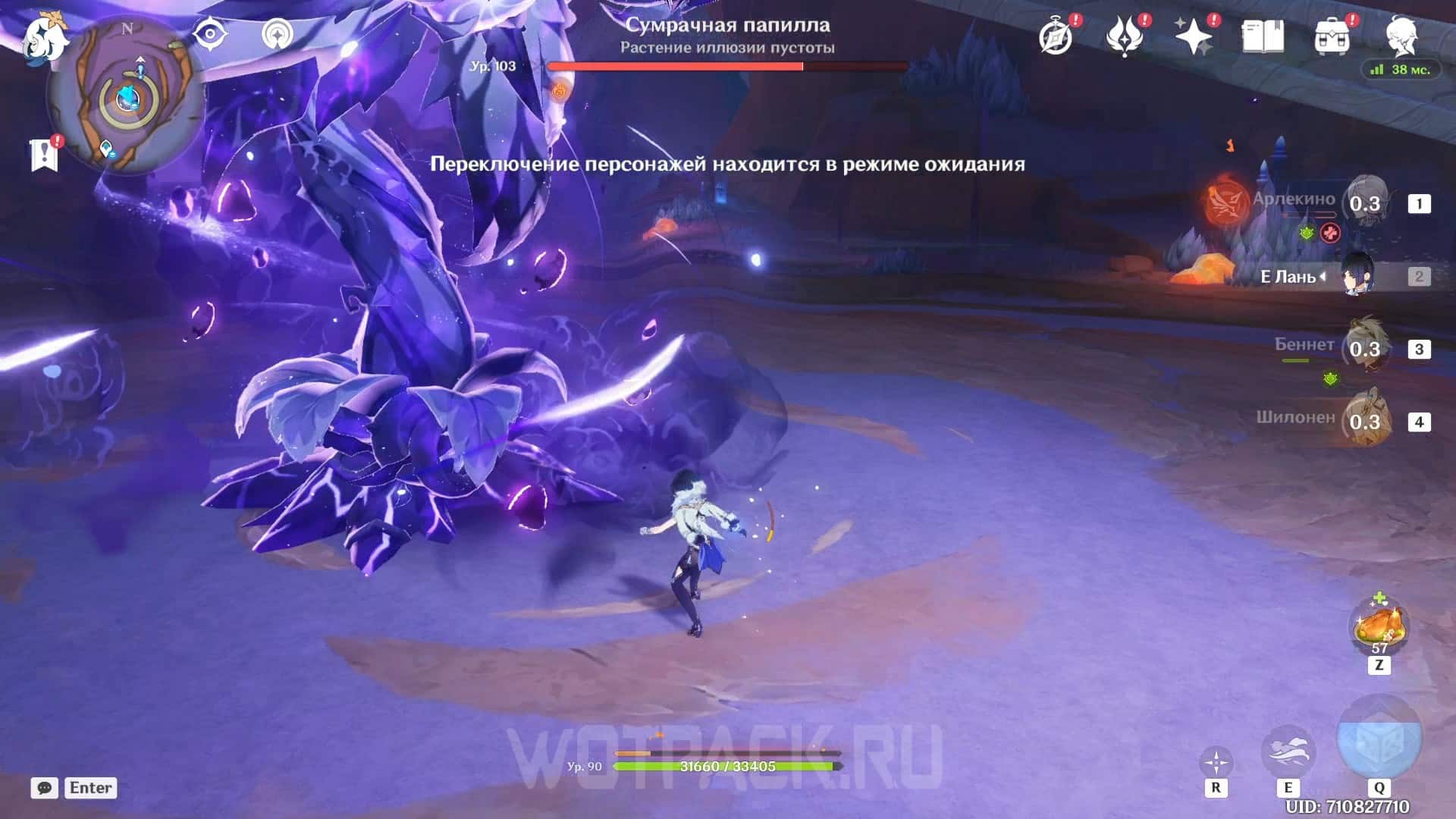
Task: Open the backpack inventory
Action: tap(1332, 36)
